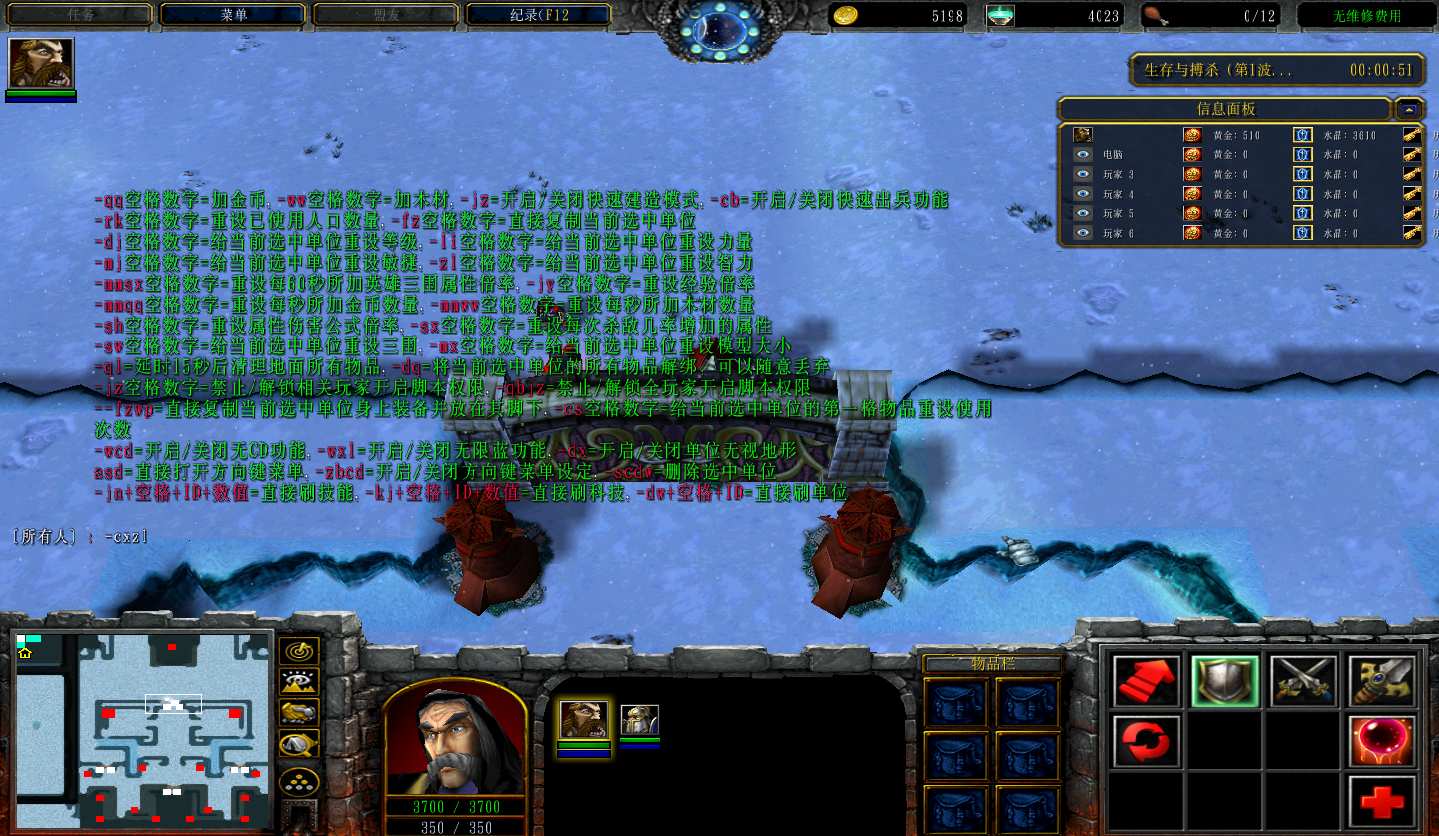Choose the silver shield hold command

(x=1224, y=681)
